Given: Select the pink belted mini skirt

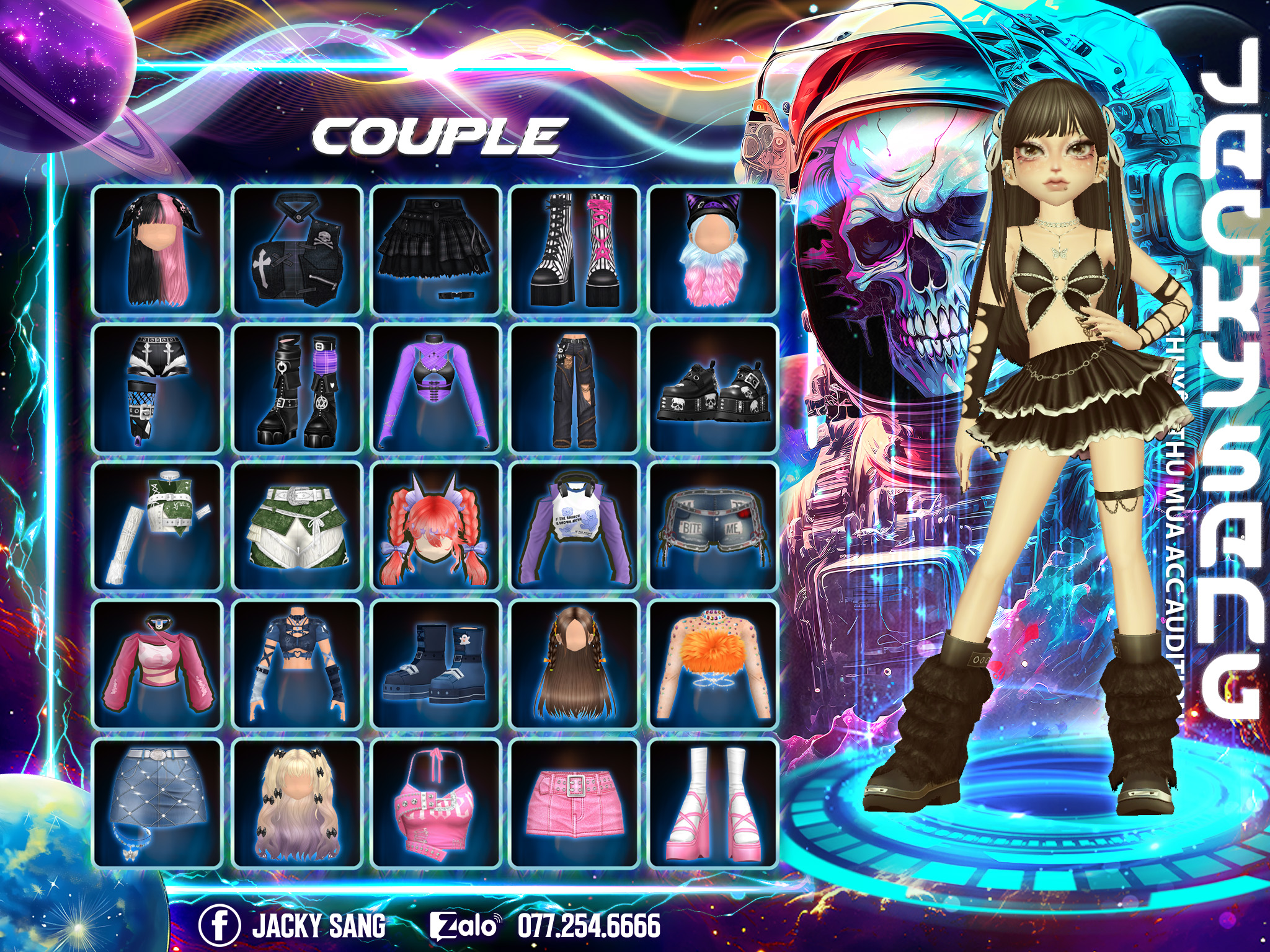Looking at the screenshot, I should coord(574,803).
